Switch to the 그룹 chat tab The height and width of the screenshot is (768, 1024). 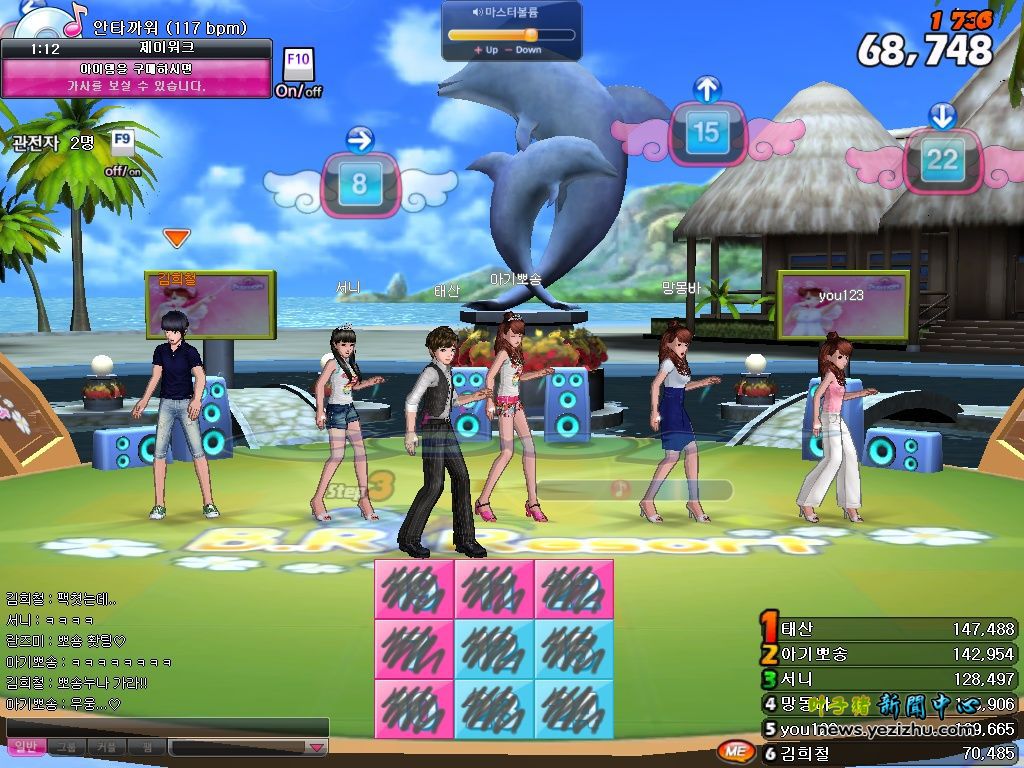click(66, 747)
